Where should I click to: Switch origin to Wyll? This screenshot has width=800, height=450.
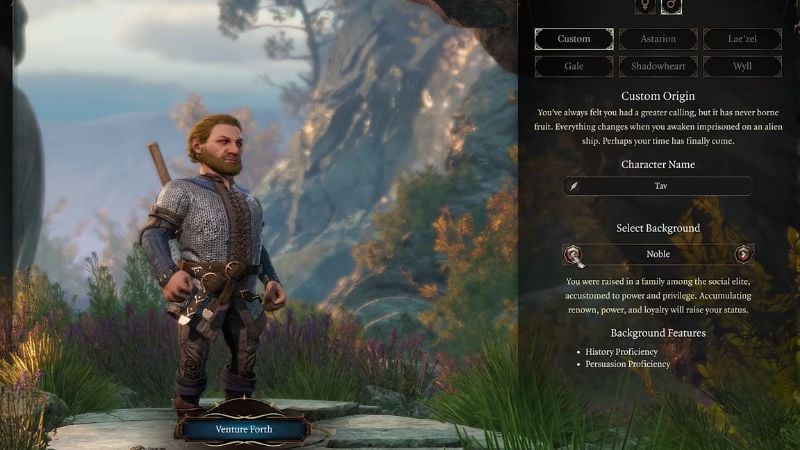741,66
